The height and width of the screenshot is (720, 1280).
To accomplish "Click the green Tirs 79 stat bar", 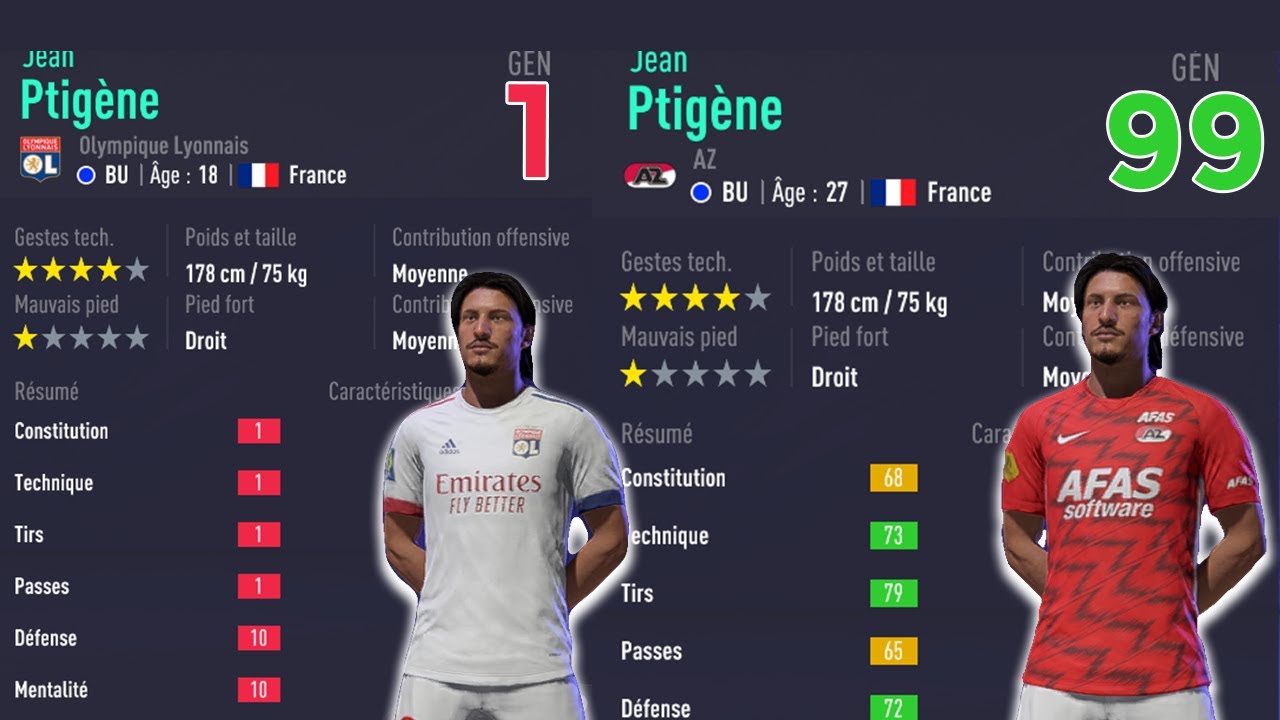I will 895,593.
